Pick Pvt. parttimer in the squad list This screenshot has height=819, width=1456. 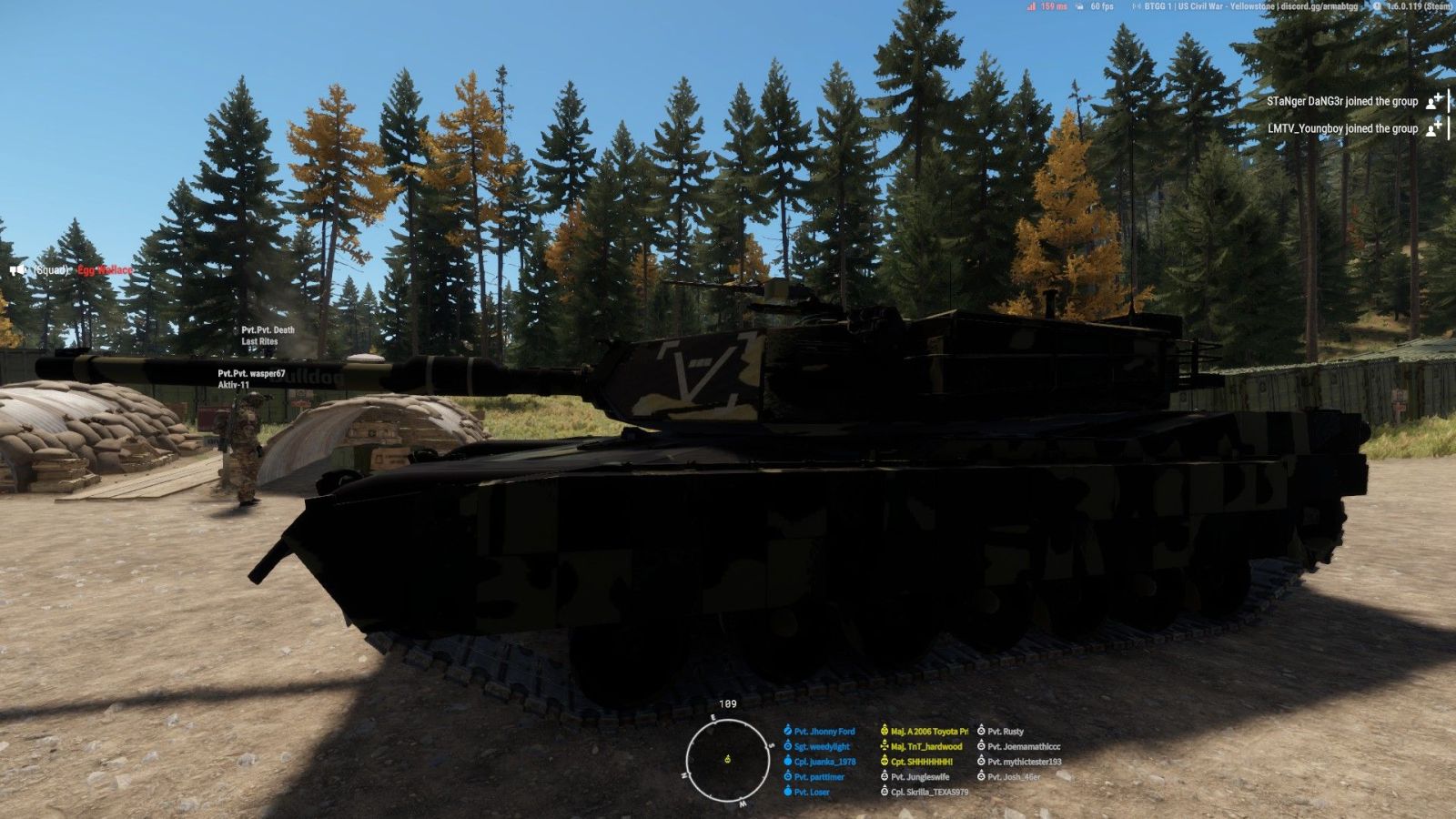pos(818,777)
